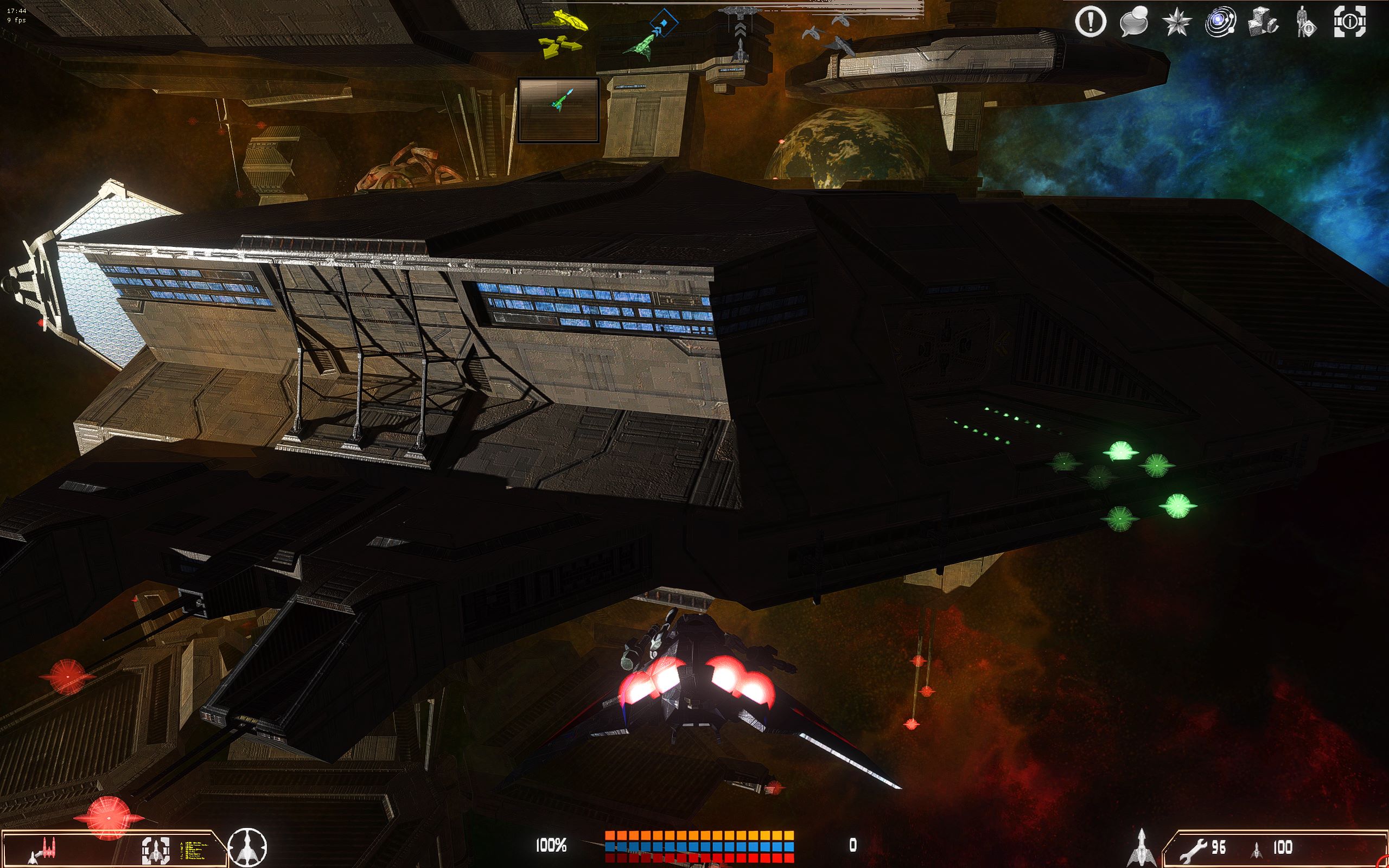Open the exclamation mark alerts icon
Viewport: 1389px width, 868px height.
coord(1090,22)
